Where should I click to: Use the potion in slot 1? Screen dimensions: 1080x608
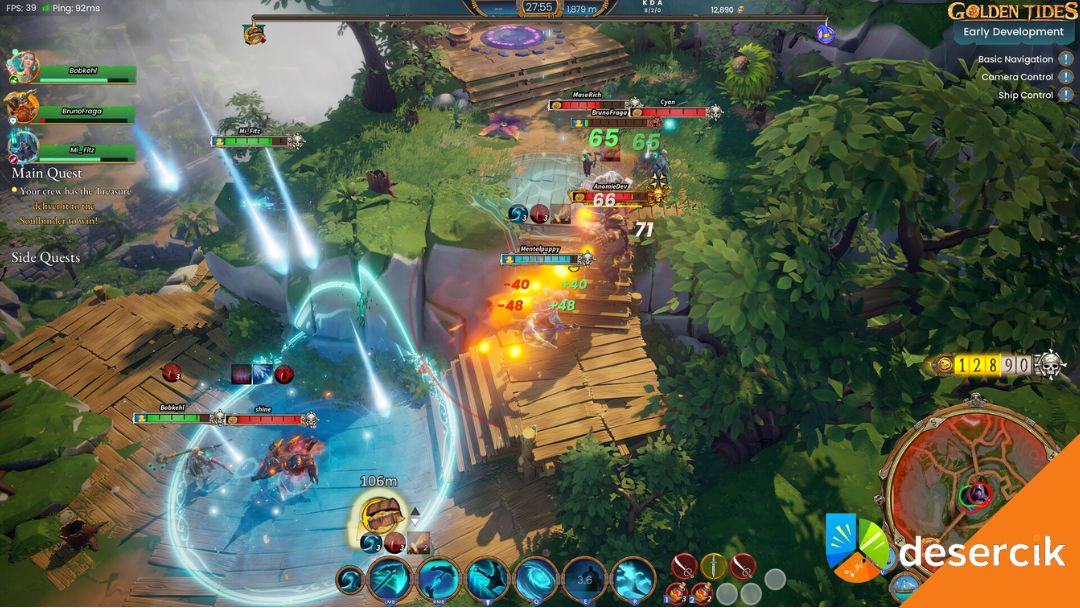(677, 592)
